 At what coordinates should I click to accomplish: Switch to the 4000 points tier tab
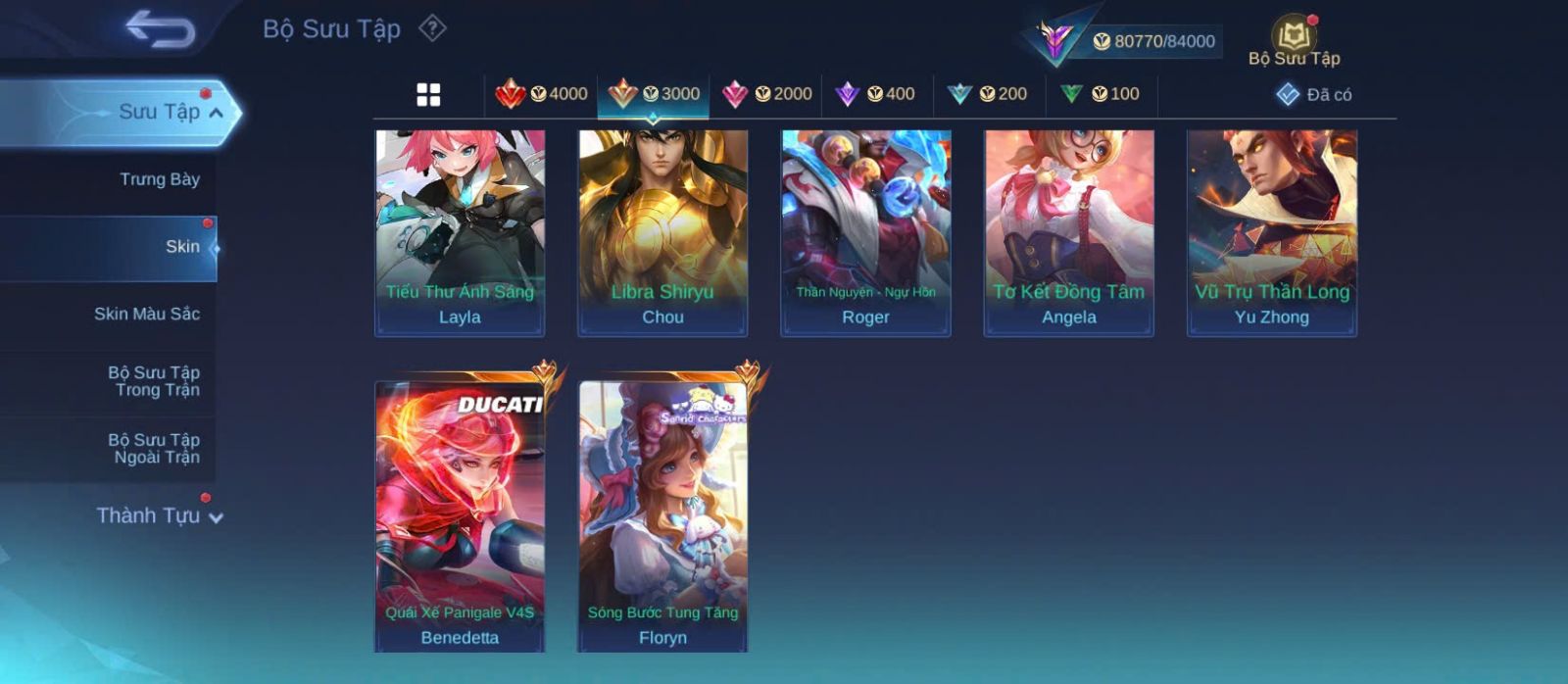[542, 94]
